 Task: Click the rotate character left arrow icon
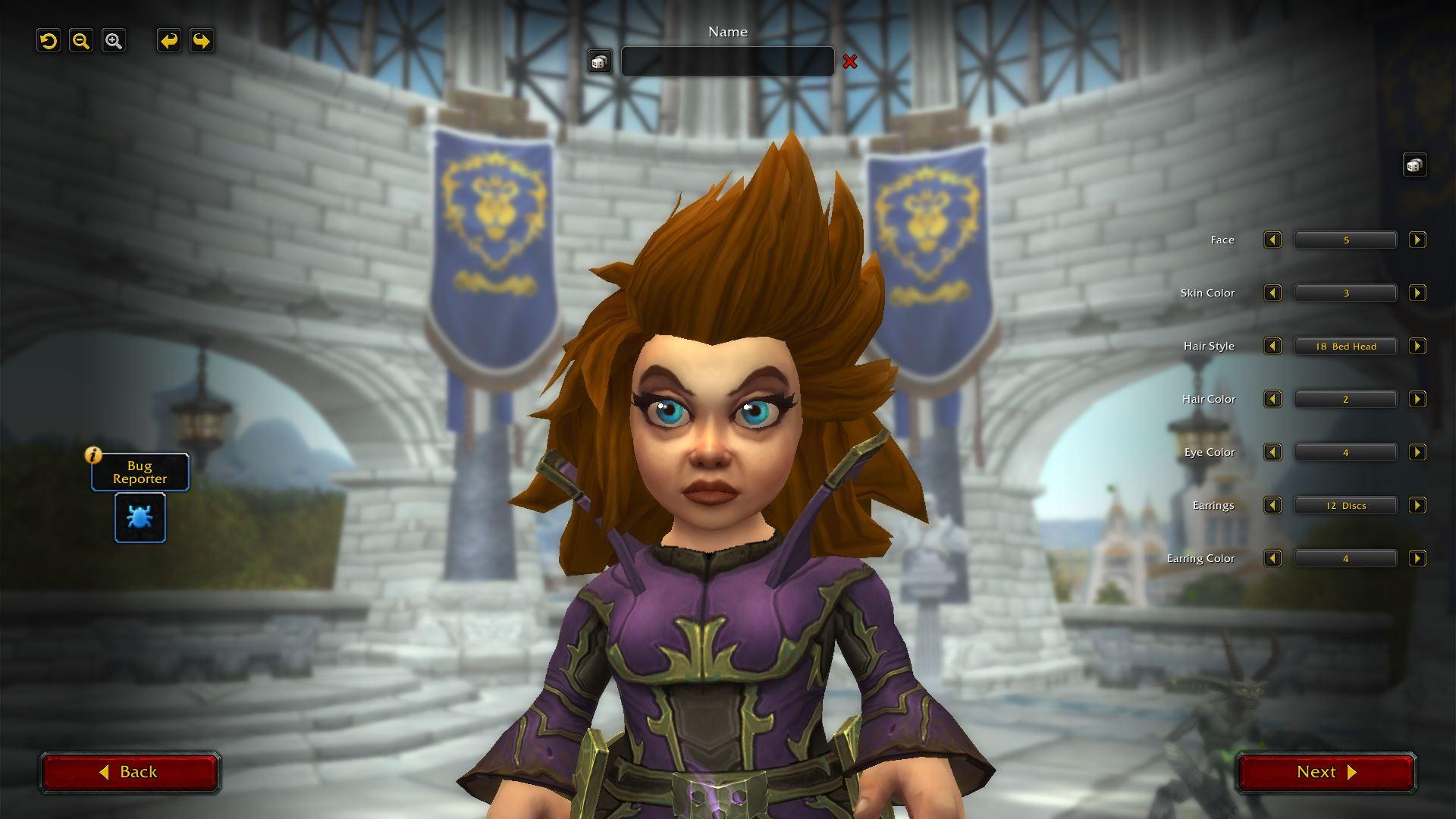(168, 40)
